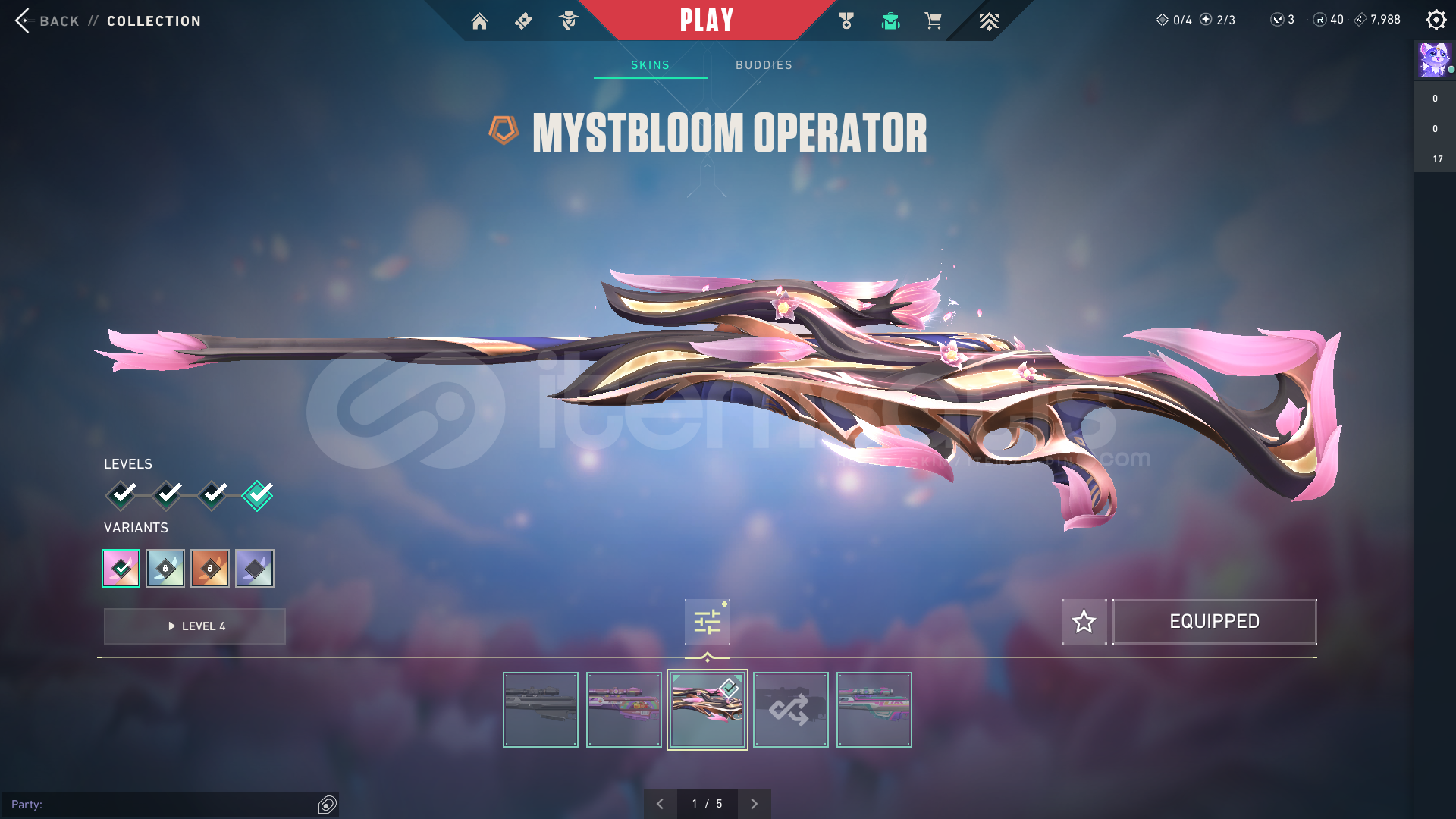Screen dimensions: 1456x819
Task: Choose the locked orange variant swatch
Action: point(210,568)
